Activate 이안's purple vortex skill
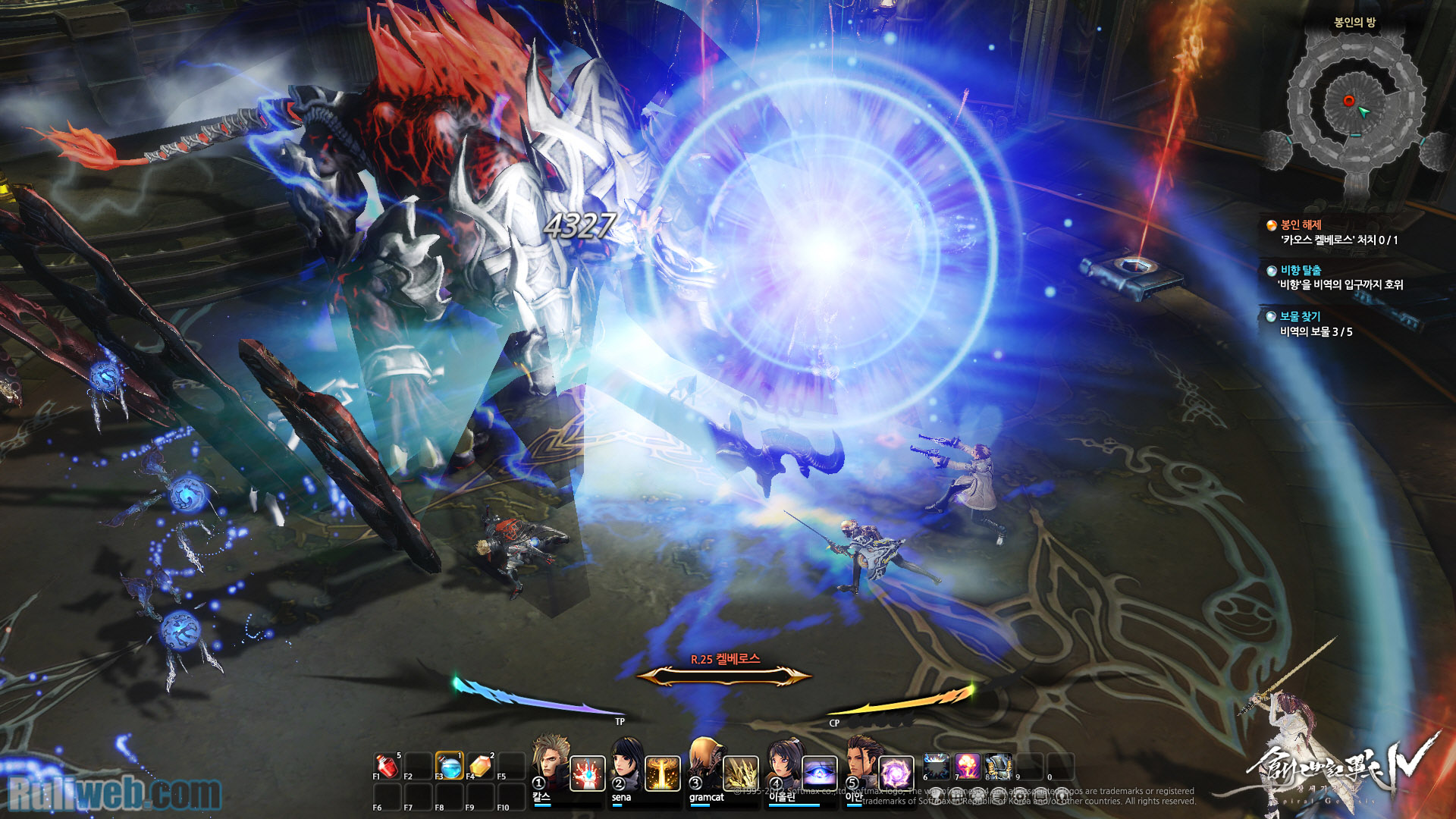Viewport: 1456px width, 819px height. tap(896, 773)
